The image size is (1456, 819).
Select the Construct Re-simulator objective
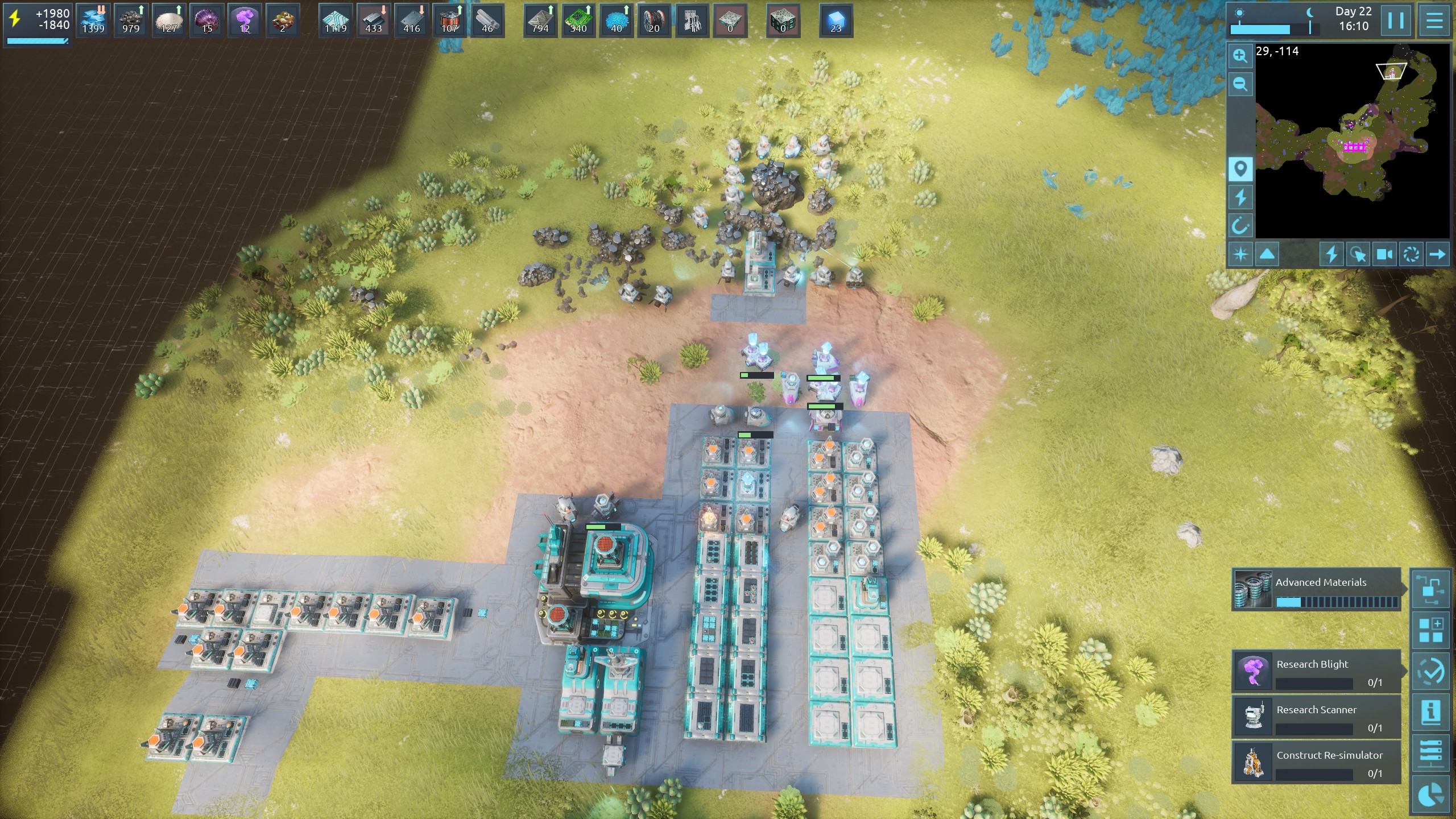[1316, 762]
